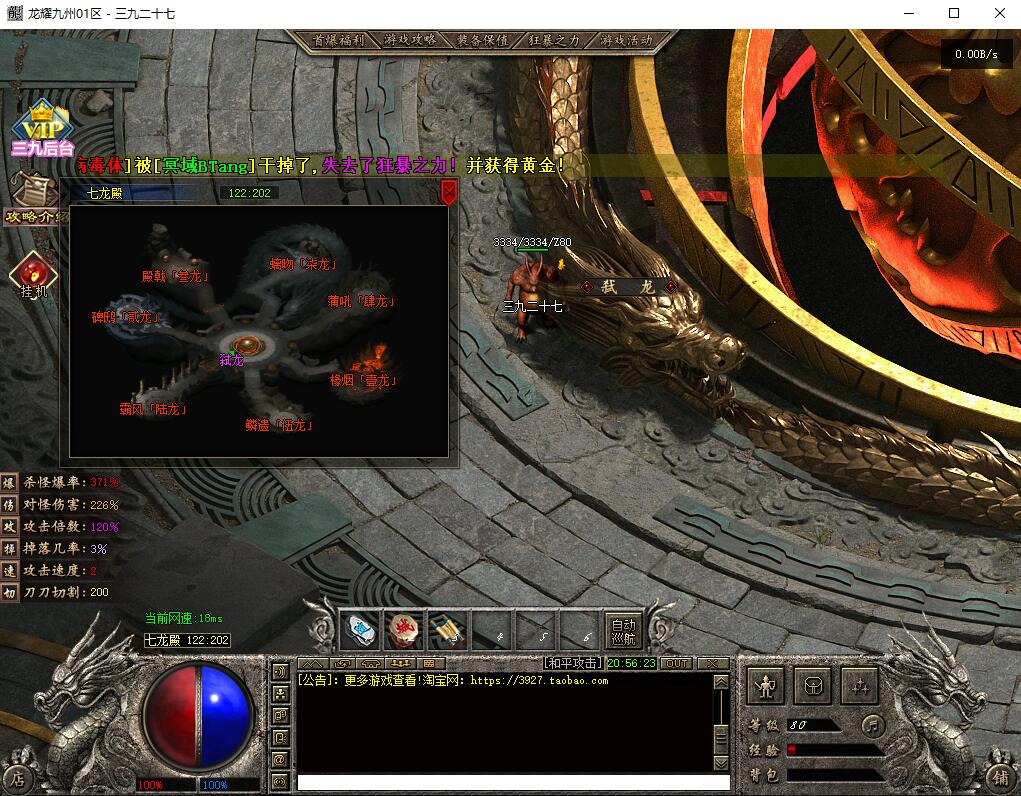Open the 游戏活动 top menu
The width and height of the screenshot is (1021, 796).
(626, 41)
